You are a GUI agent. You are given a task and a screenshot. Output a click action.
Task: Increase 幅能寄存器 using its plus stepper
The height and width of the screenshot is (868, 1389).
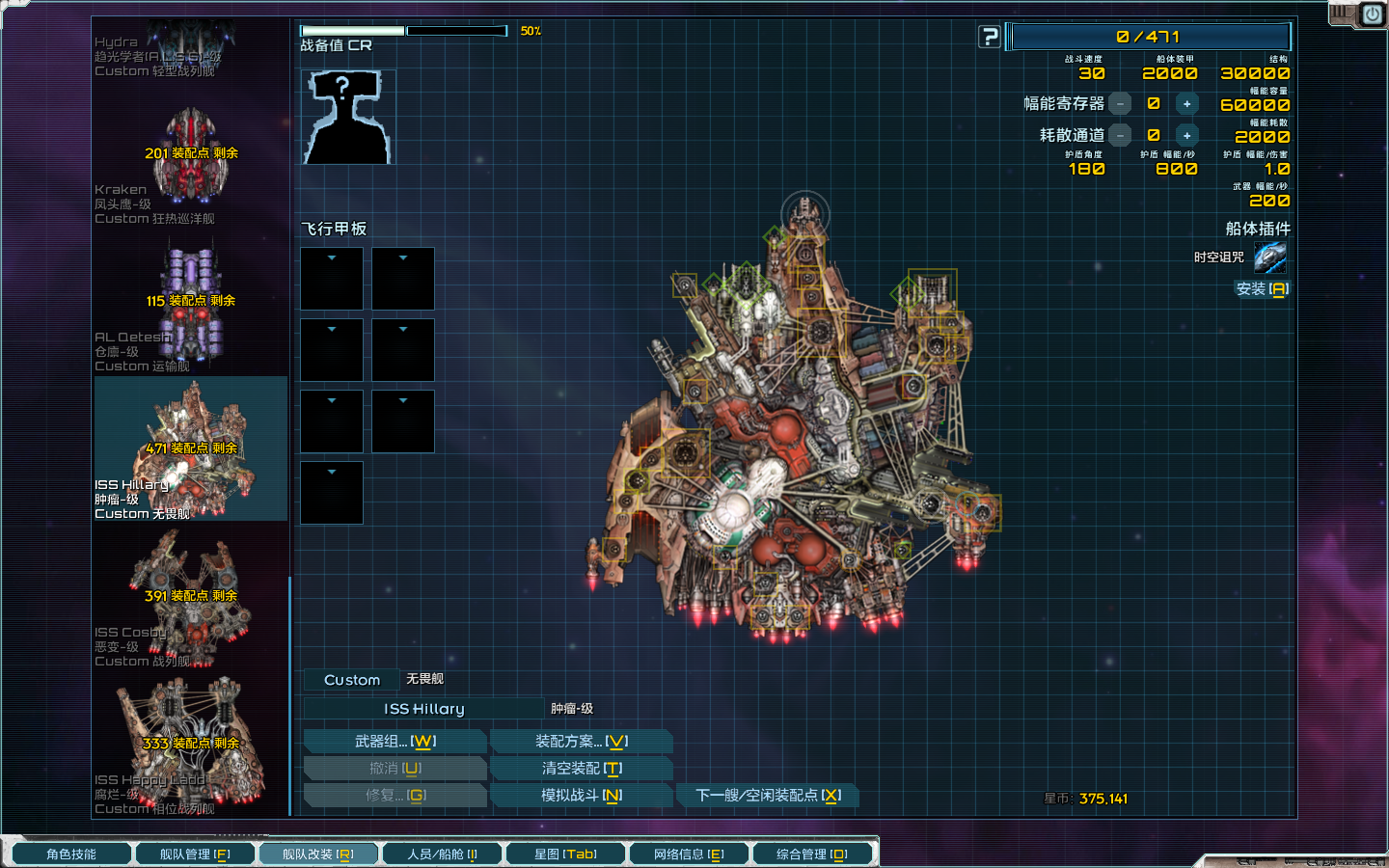coord(1187,103)
